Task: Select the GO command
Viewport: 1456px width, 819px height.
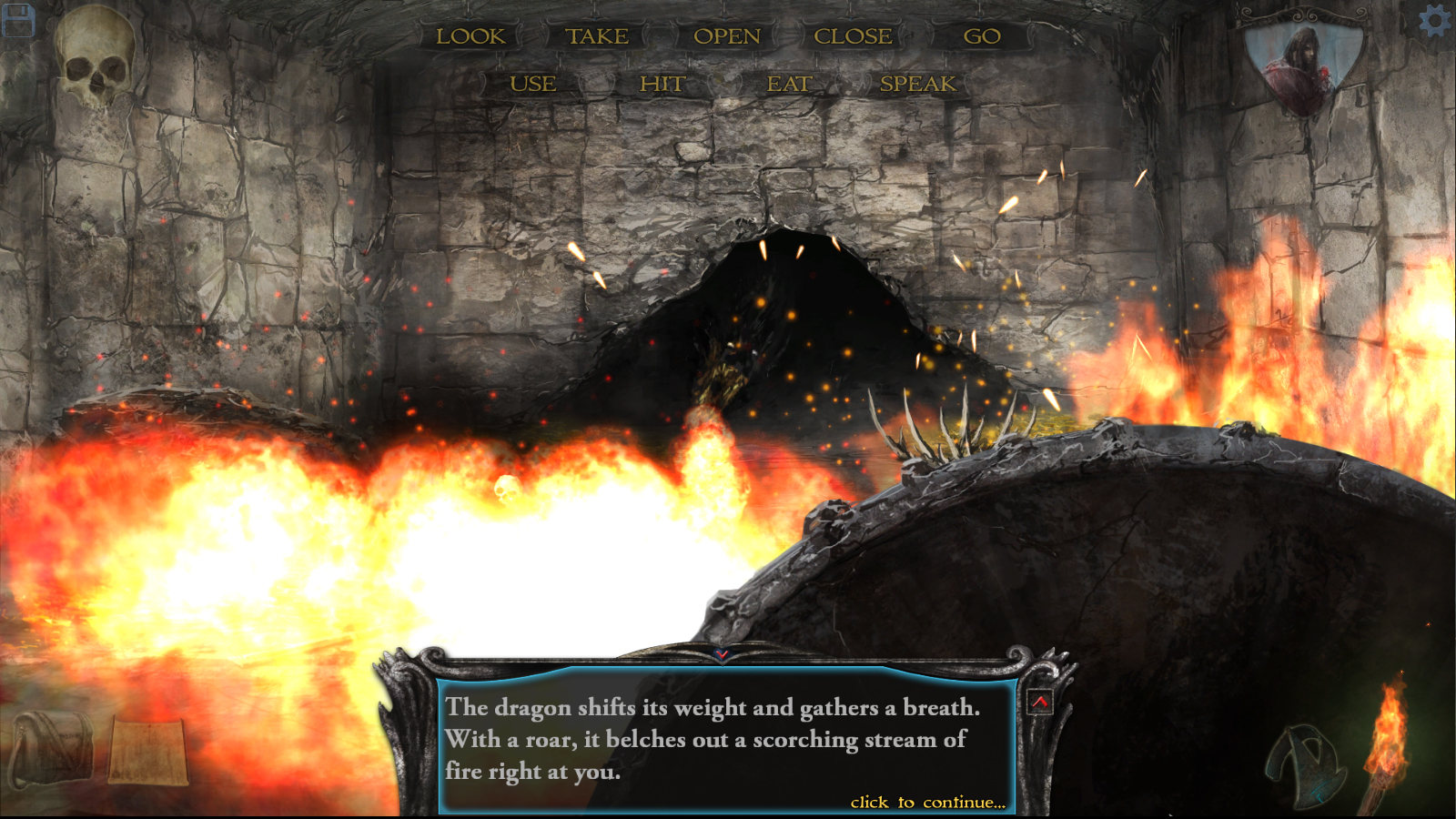Action: point(982,37)
